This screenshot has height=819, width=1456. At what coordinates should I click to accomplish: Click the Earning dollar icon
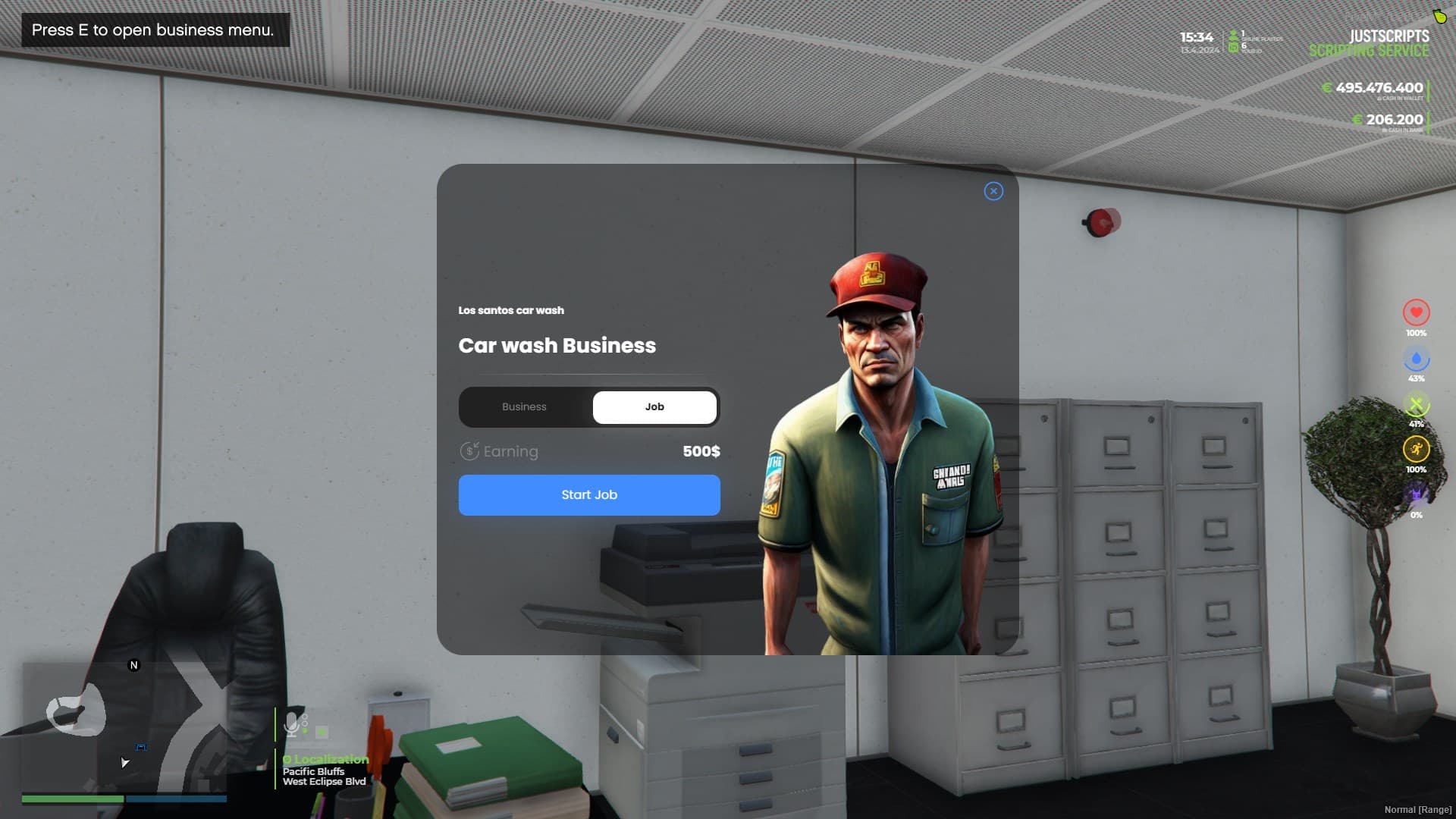pyautogui.click(x=470, y=450)
